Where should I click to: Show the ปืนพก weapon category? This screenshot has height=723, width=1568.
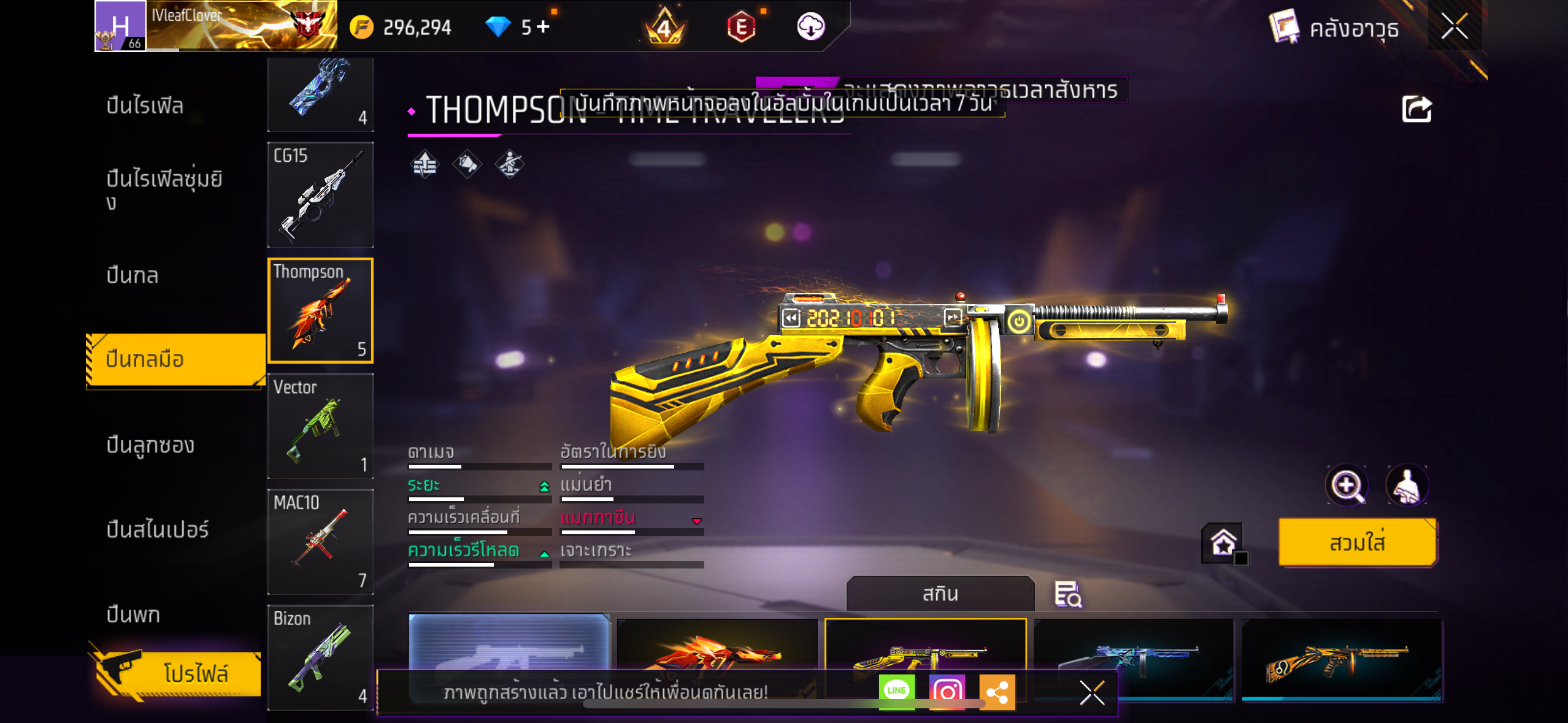tap(133, 614)
